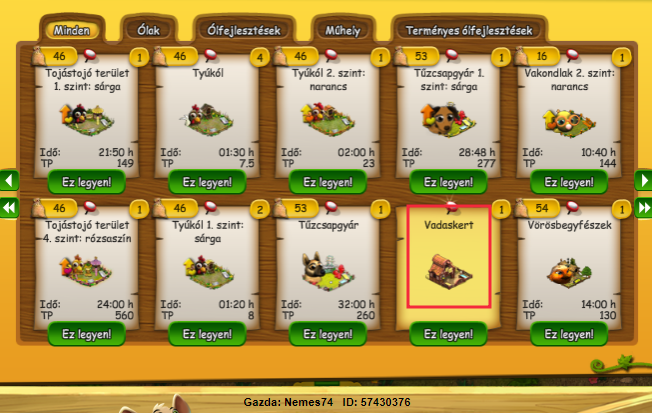
Task: Jump to last page with double right arrow
Action: [643, 207]
